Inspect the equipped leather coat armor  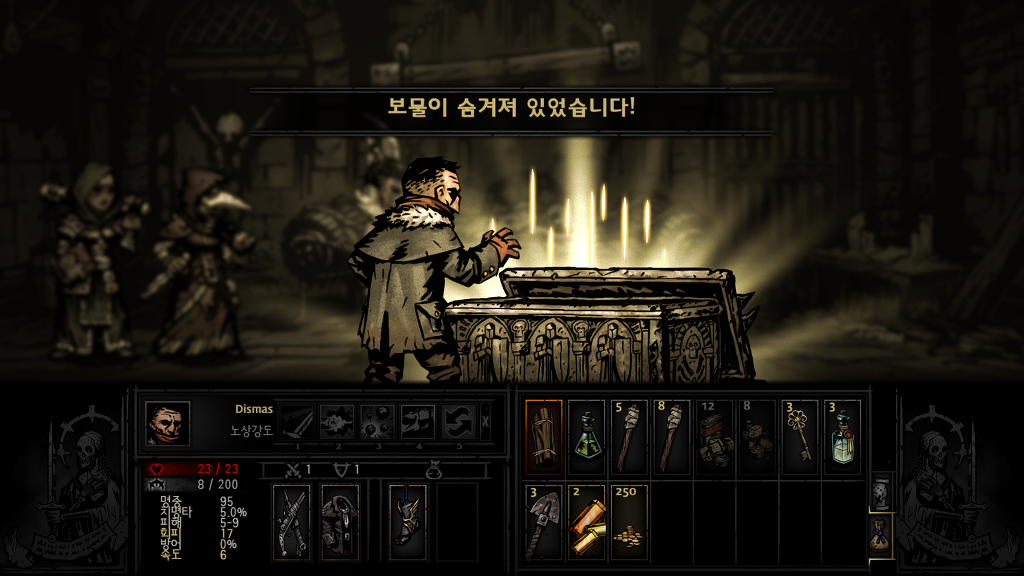340,521
